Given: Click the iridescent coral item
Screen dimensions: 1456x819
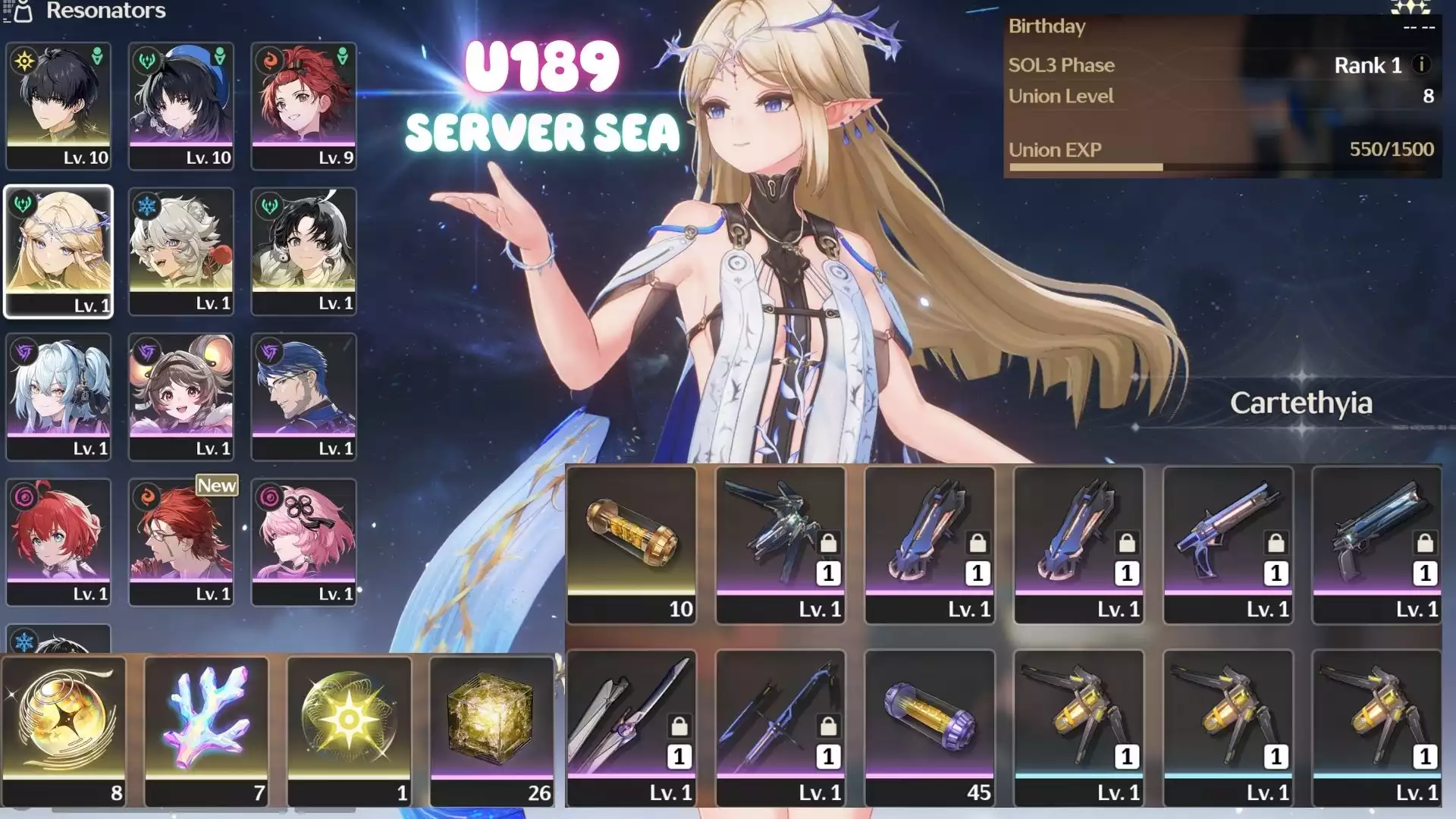Looking at the screenshot, I should (x=206, y=730).
